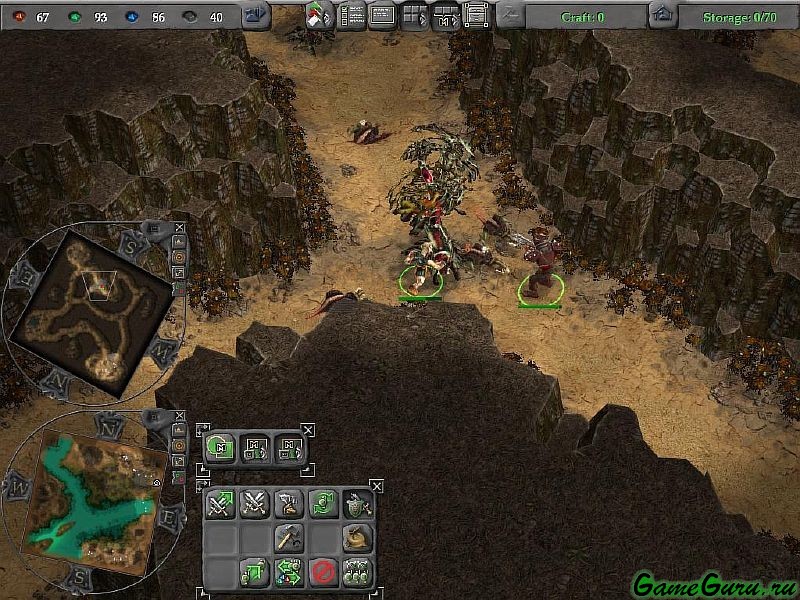Choose the green and blue arrows swap command
Image resolution: width=800 pixels, height=600 pixels.
288,572
